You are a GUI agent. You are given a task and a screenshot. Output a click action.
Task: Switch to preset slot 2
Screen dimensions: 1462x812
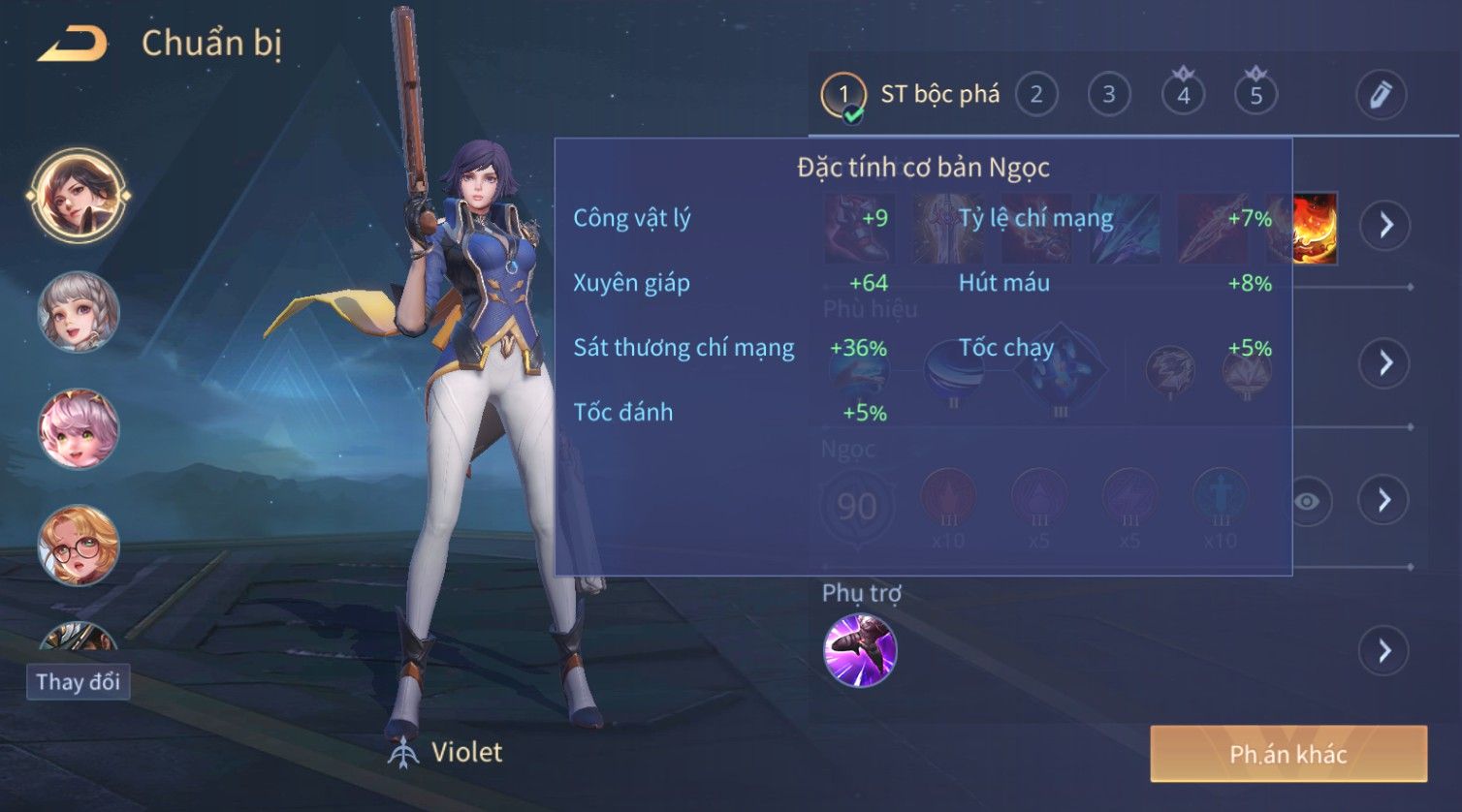click(1036, 95)
